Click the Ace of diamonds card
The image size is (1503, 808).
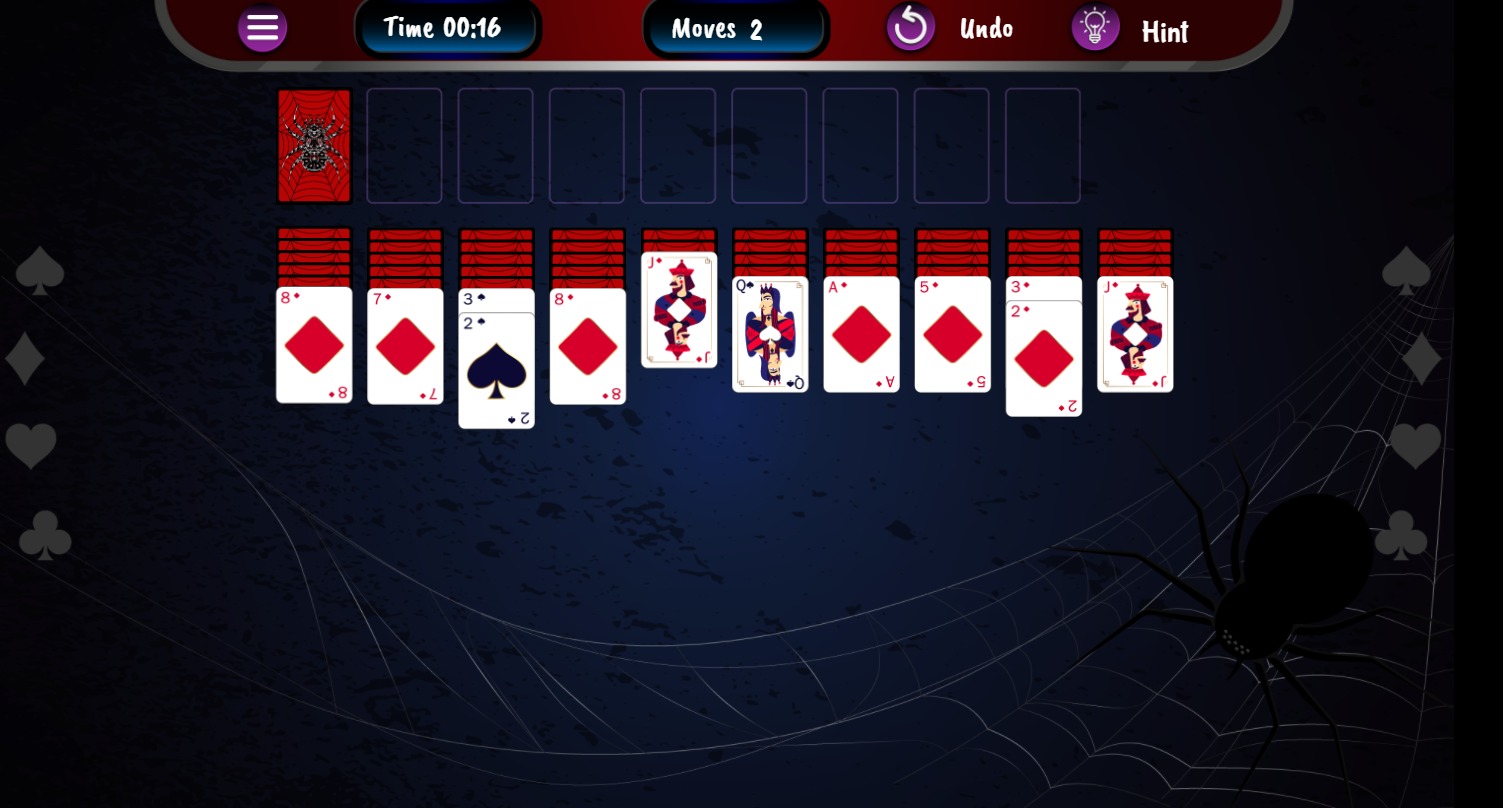[x=861, y=333]
